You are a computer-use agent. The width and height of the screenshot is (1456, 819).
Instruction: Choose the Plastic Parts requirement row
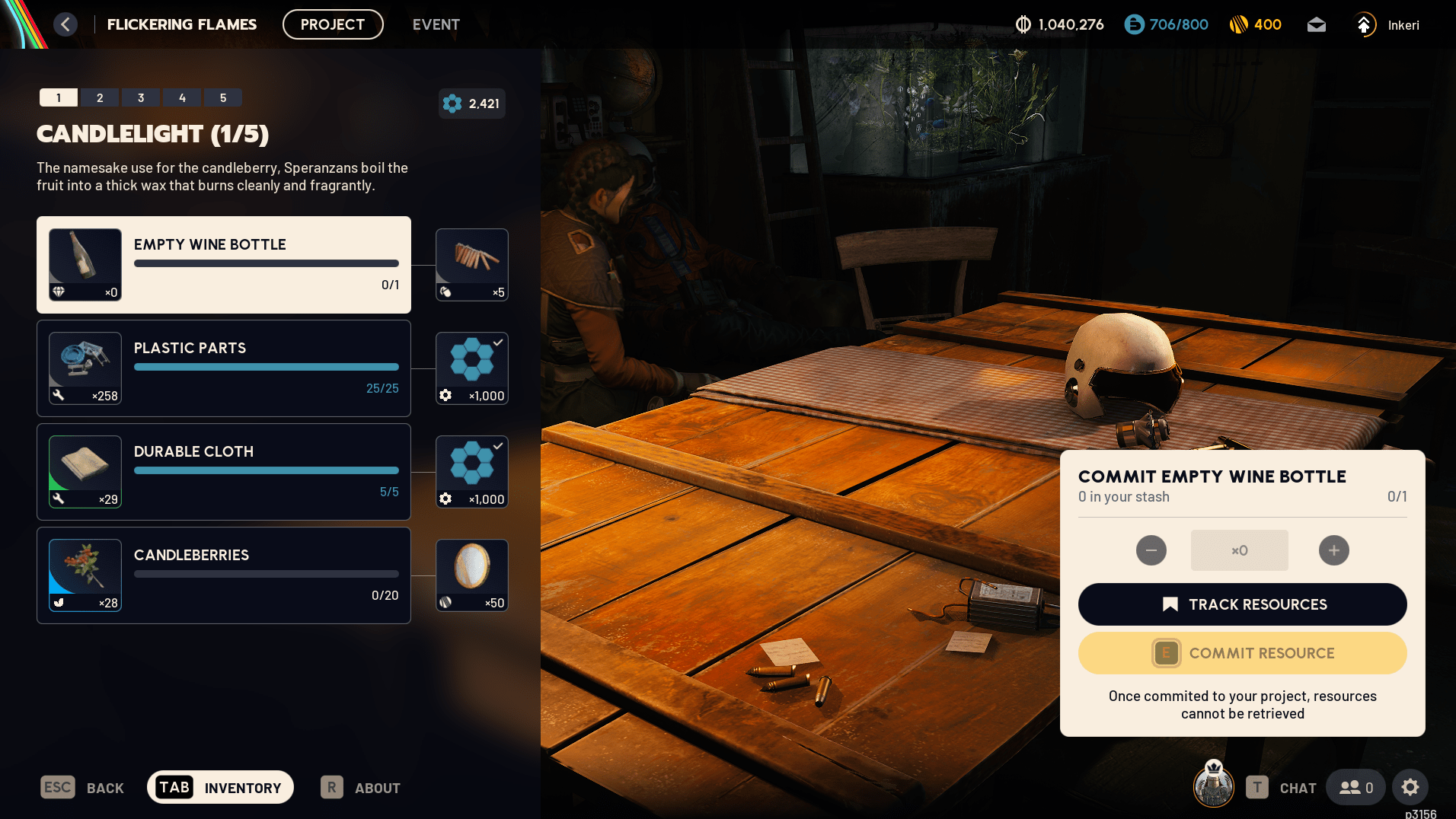click(x=224, y=368)
